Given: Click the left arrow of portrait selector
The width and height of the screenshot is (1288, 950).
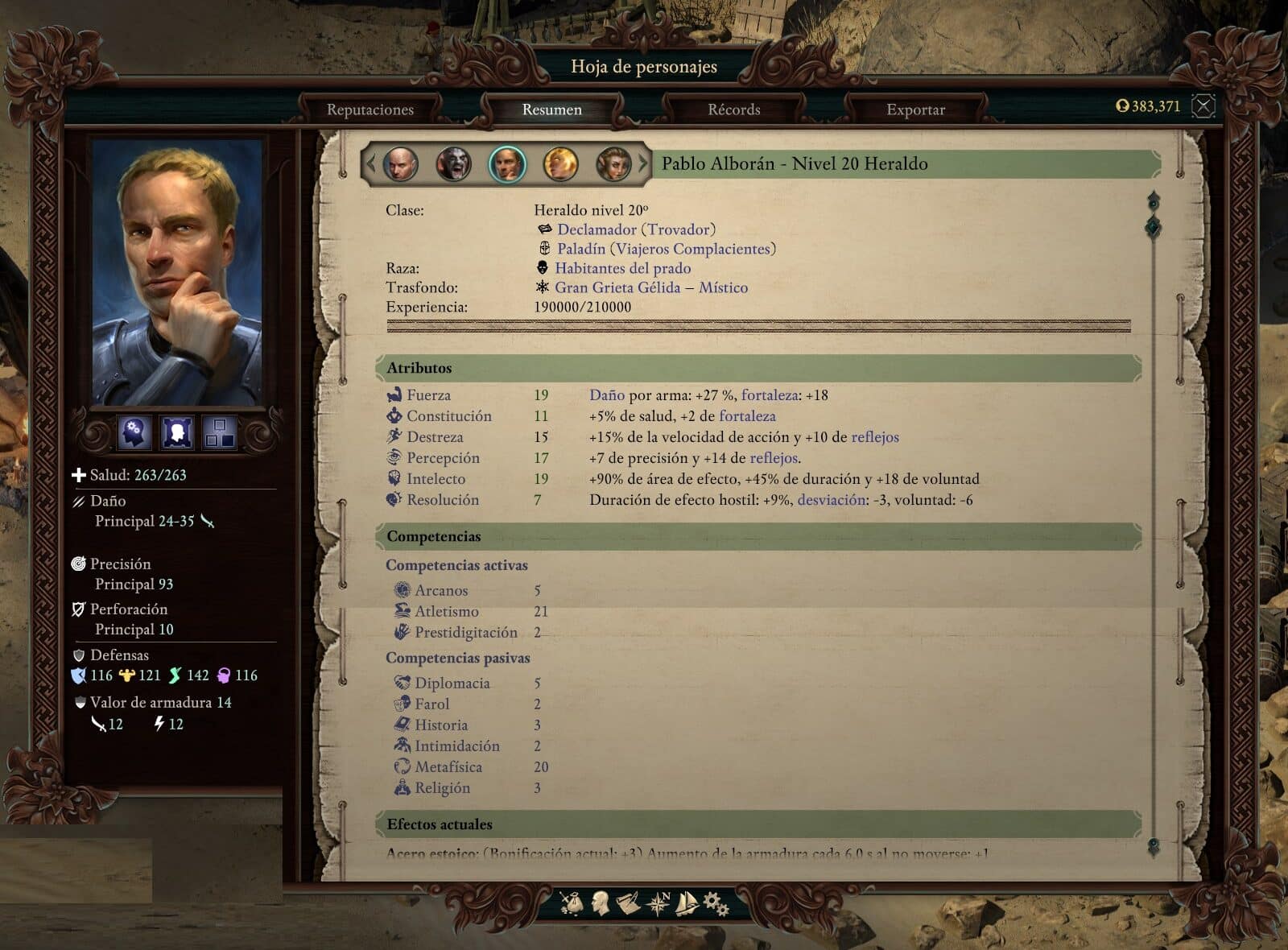Looking at the screenshot, I should (371, 164).
